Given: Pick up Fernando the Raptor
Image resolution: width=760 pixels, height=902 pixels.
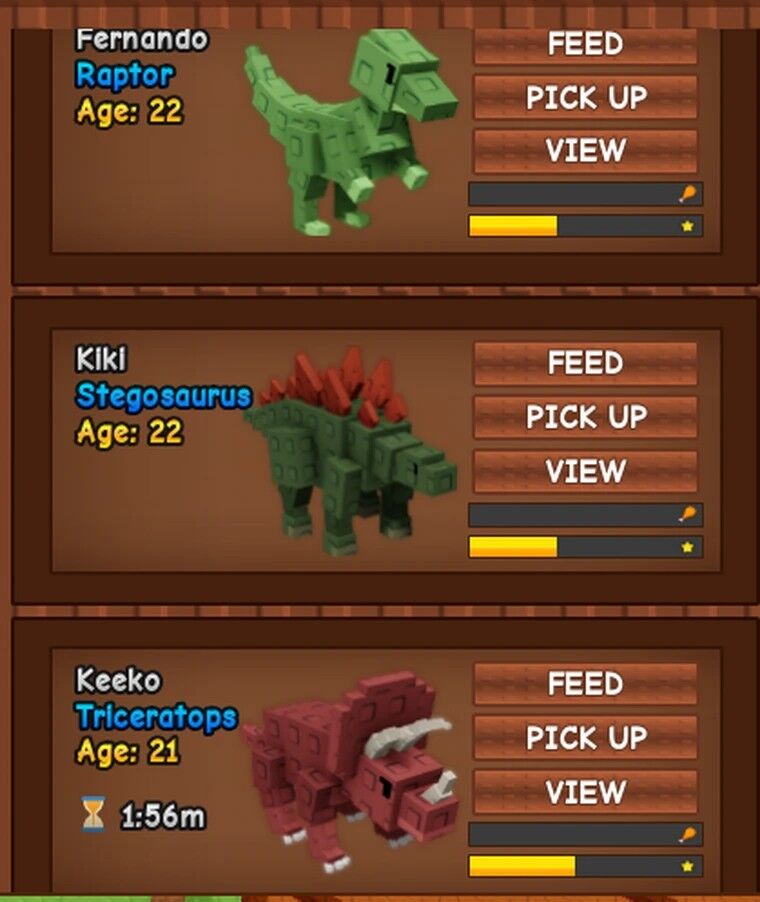Looking at the screenshot, I should pyautogui.click(x=585, y=98).
